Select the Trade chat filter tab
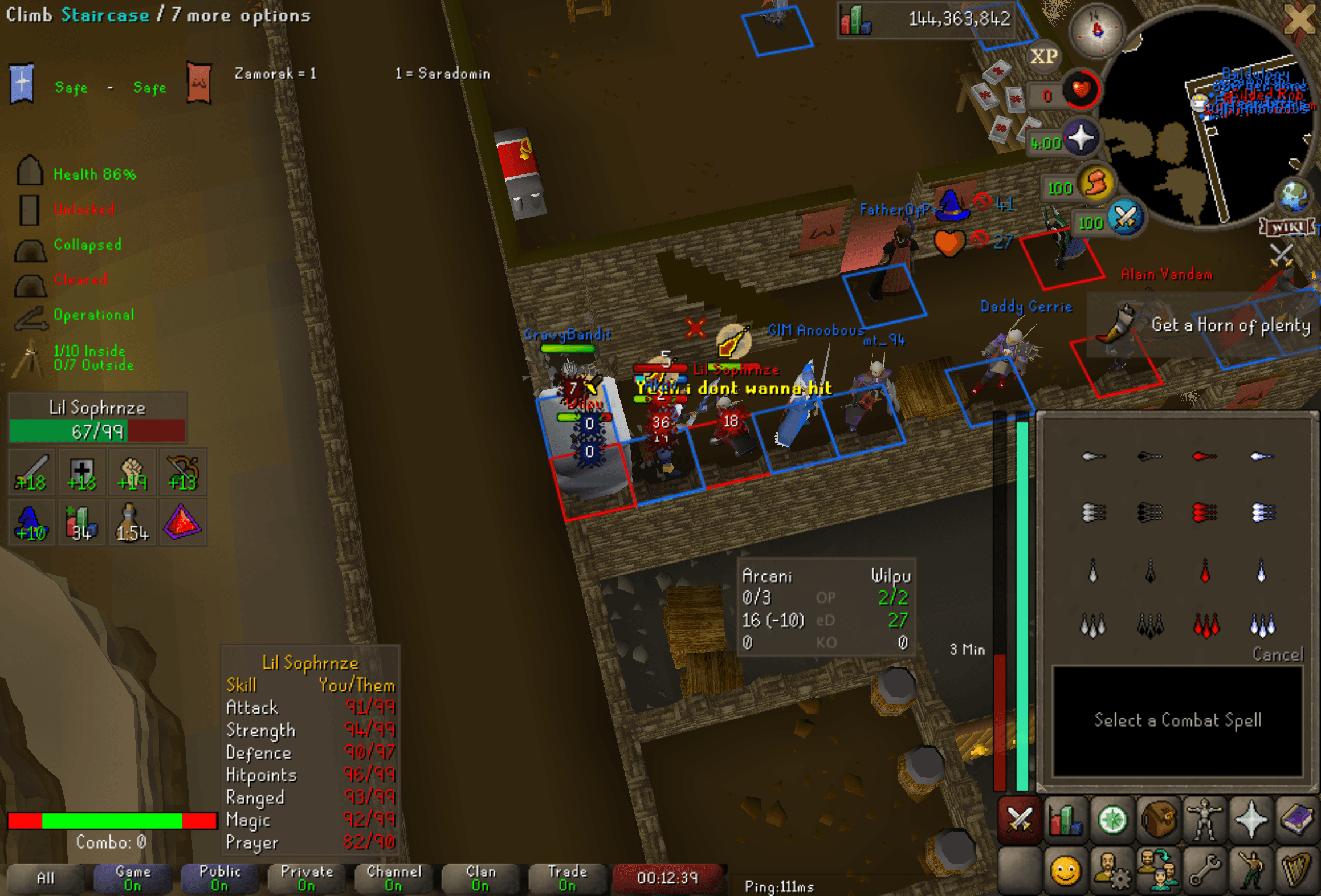 point(567,878)
